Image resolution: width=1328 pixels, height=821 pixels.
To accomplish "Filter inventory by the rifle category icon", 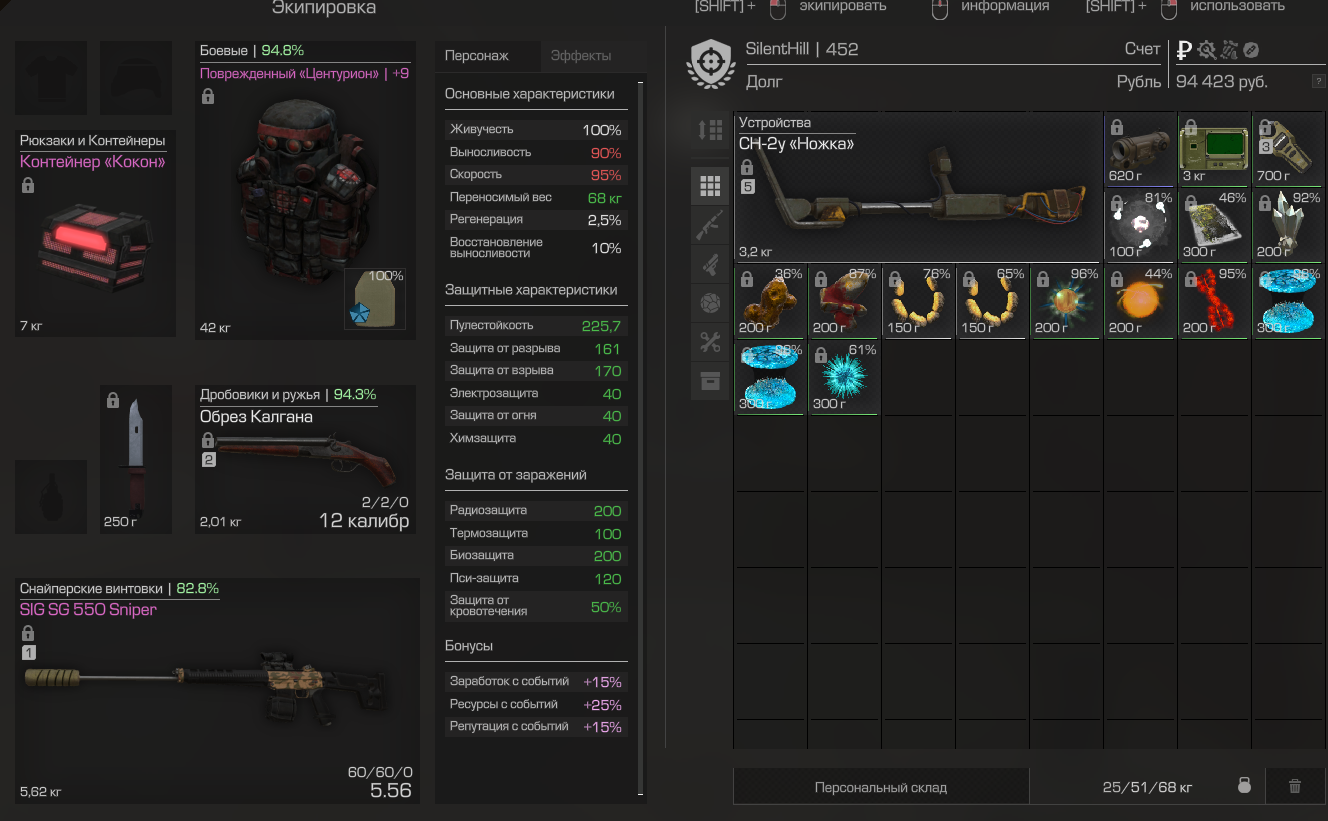I will pyautogui.click(x=710, y=225).
